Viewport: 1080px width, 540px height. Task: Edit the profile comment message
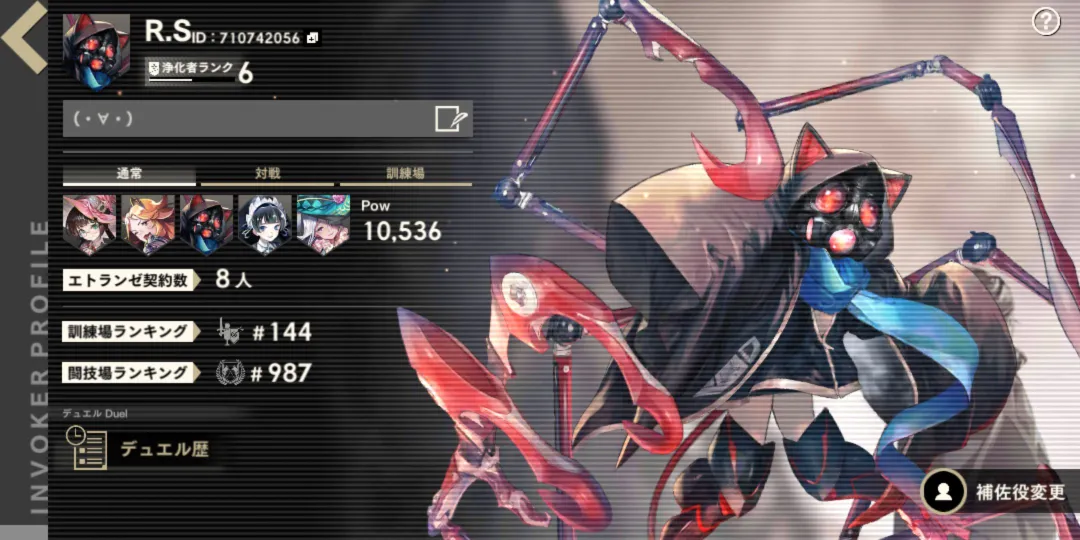(x=451, y=120)
